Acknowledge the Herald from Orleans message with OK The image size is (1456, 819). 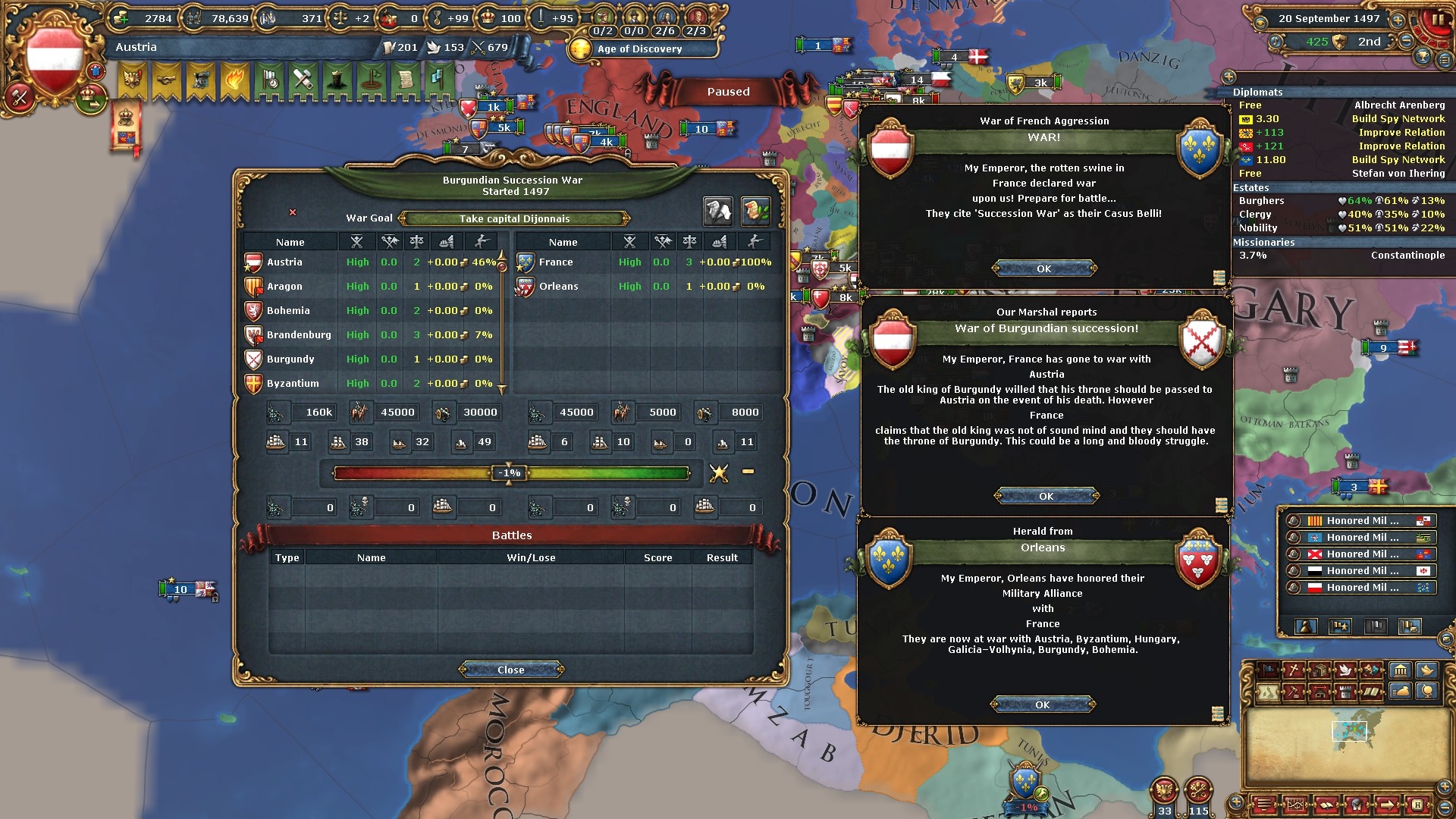(x=1043, y=704)
